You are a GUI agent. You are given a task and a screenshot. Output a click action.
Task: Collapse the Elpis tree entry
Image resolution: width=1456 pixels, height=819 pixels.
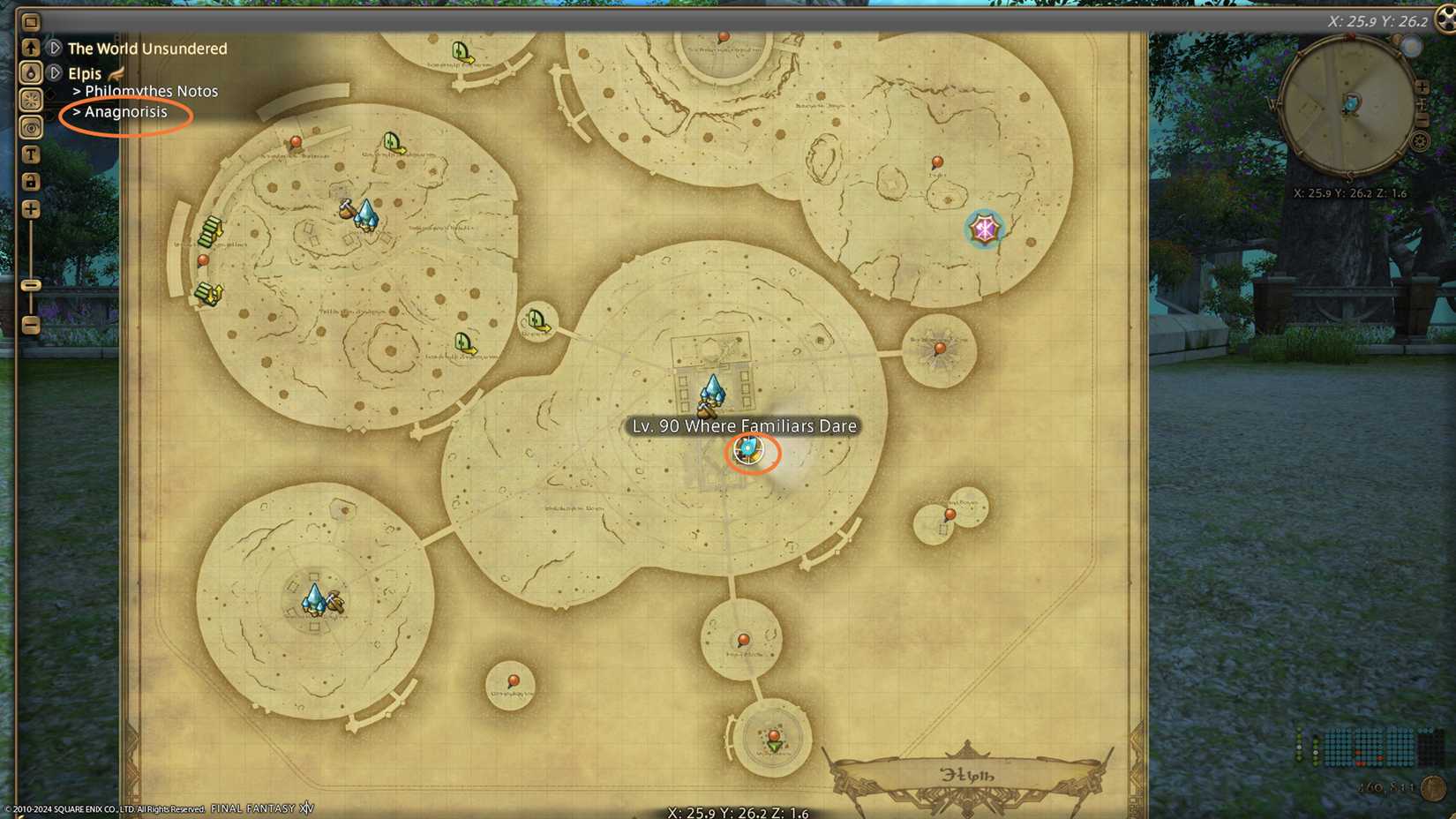tap(55, 73)
